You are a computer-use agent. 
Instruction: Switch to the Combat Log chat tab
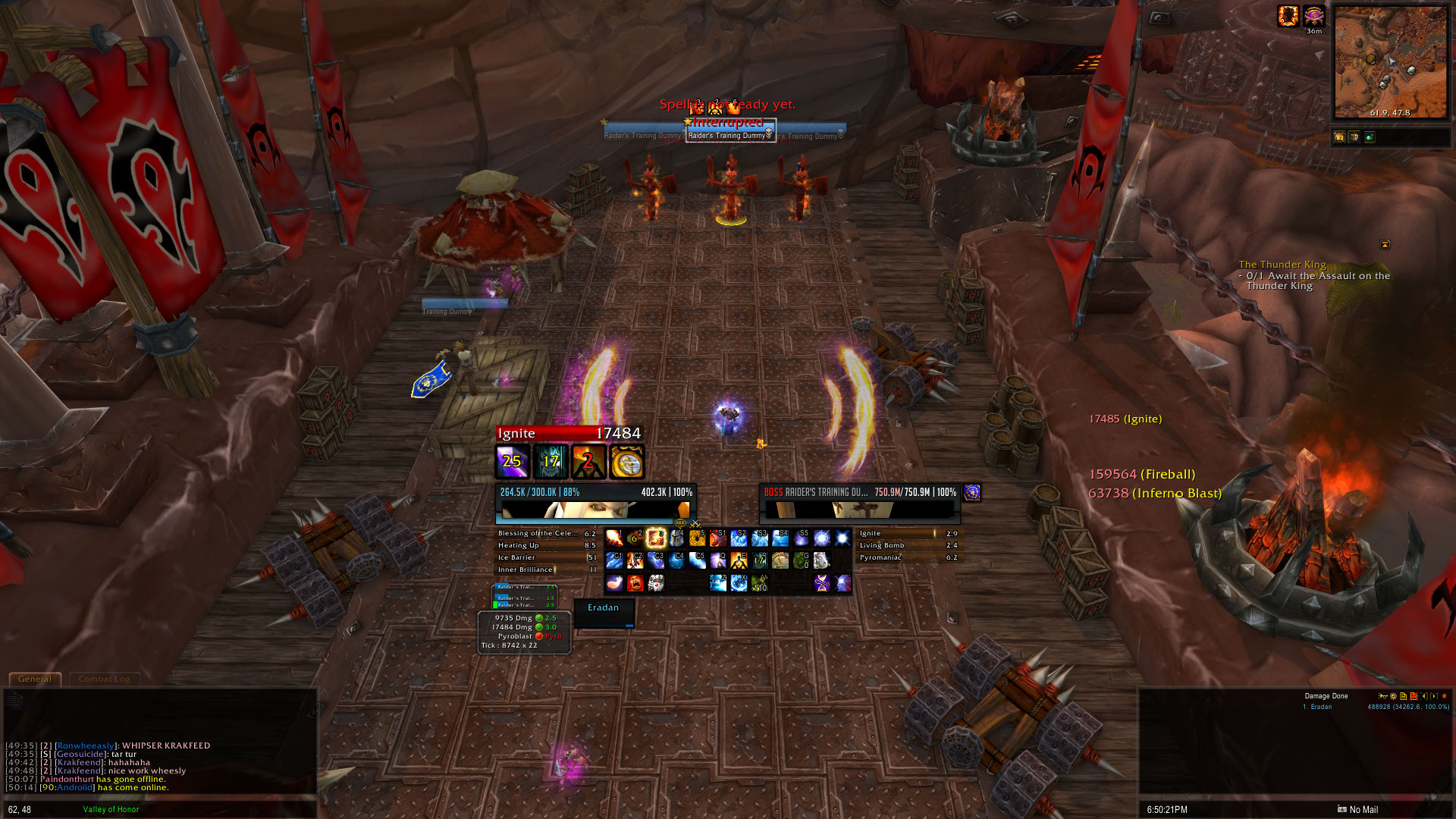[104, 679]
